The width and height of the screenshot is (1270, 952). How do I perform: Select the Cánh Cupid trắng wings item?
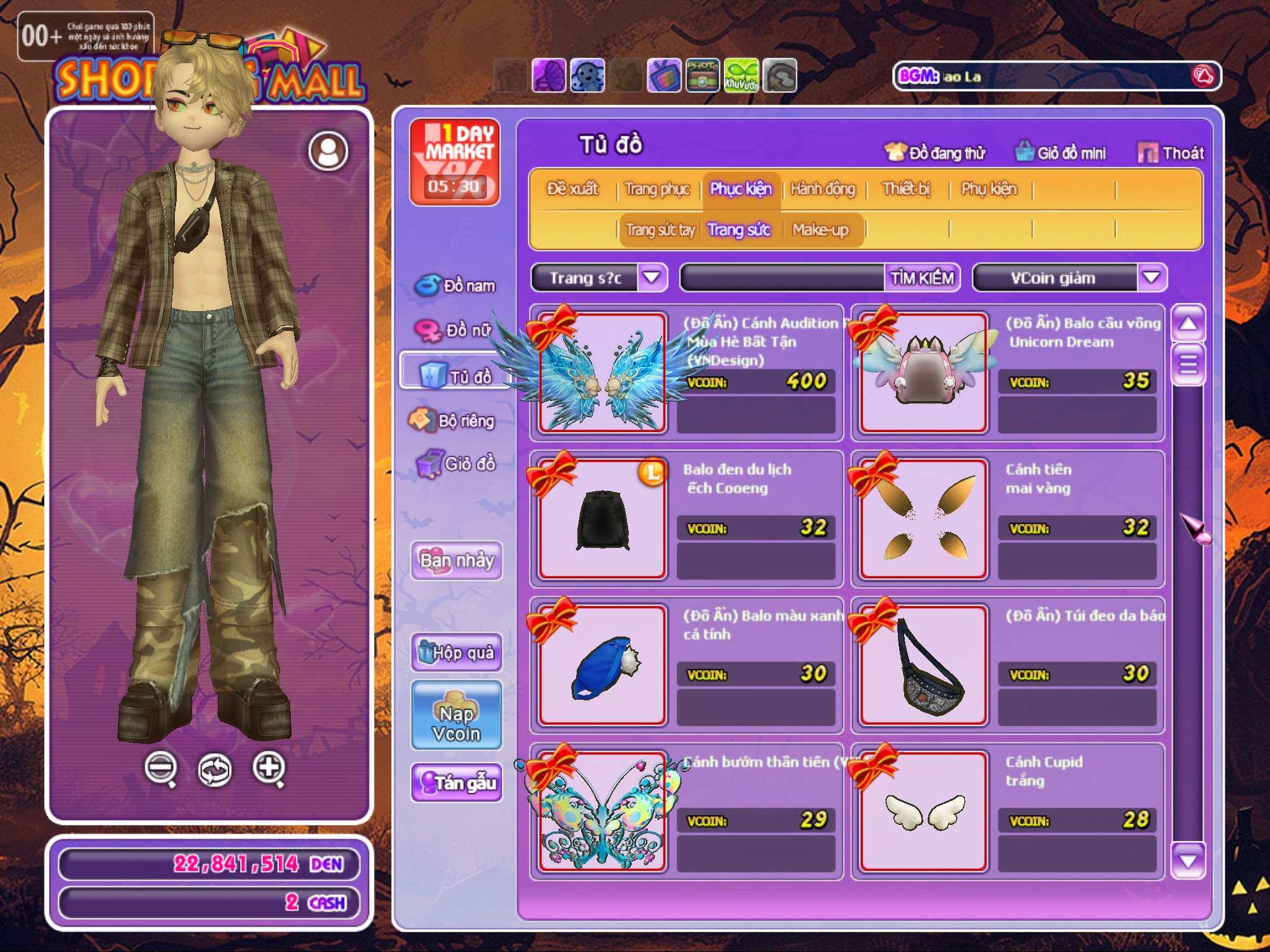[923, 811]
